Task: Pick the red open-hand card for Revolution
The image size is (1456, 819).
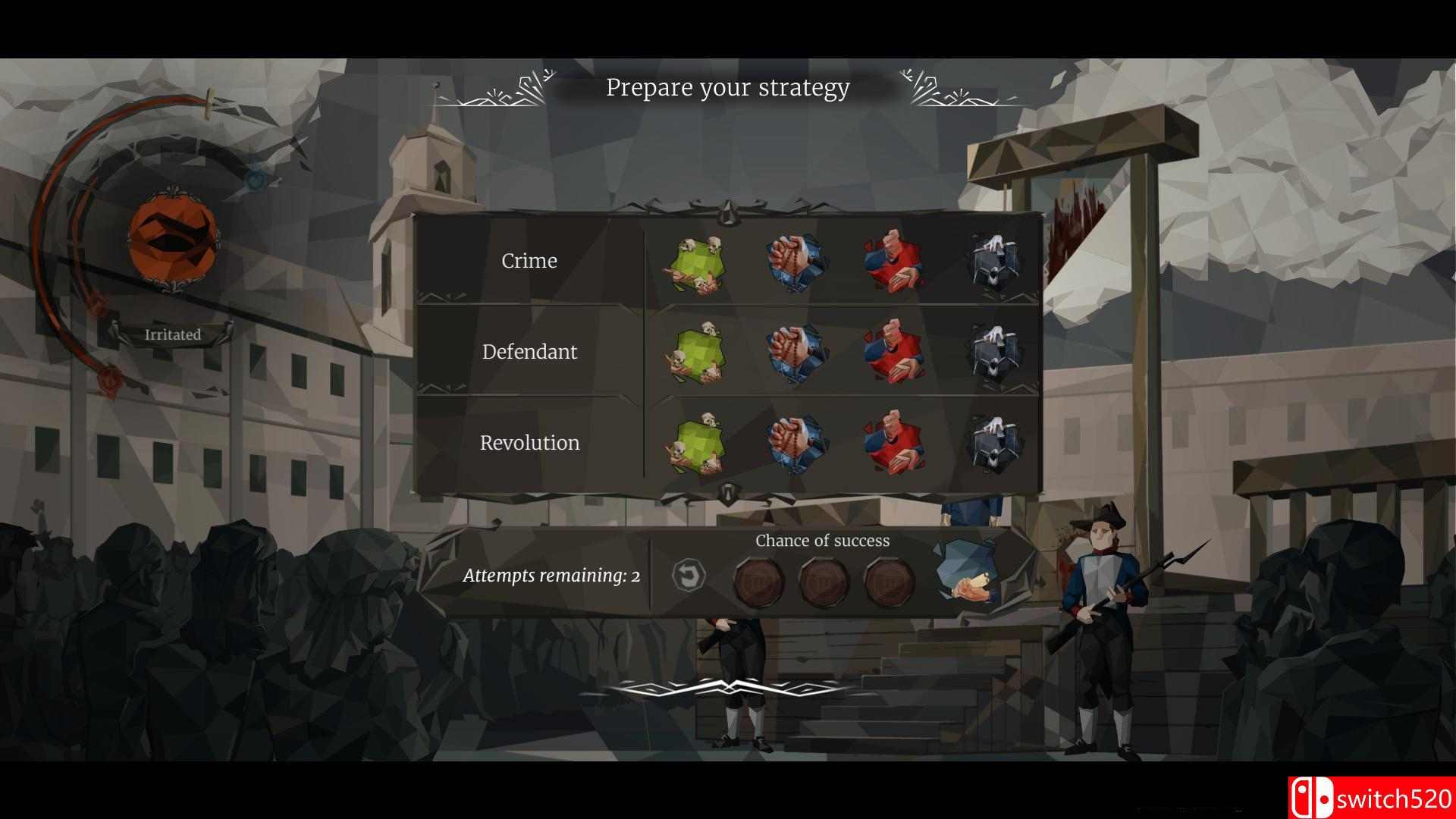Action: pos(895,443)
